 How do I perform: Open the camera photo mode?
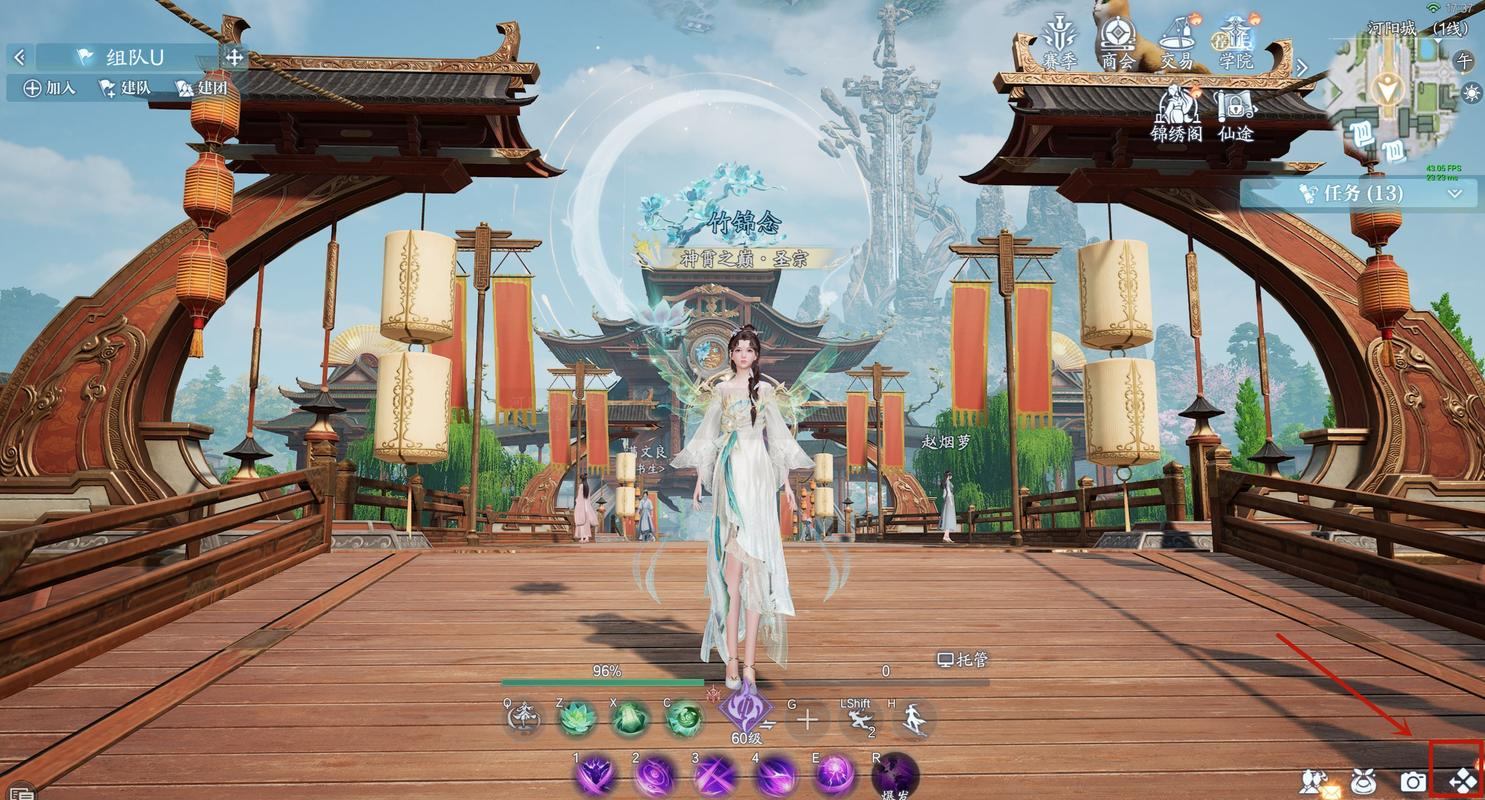click(x=1412, y=781)
